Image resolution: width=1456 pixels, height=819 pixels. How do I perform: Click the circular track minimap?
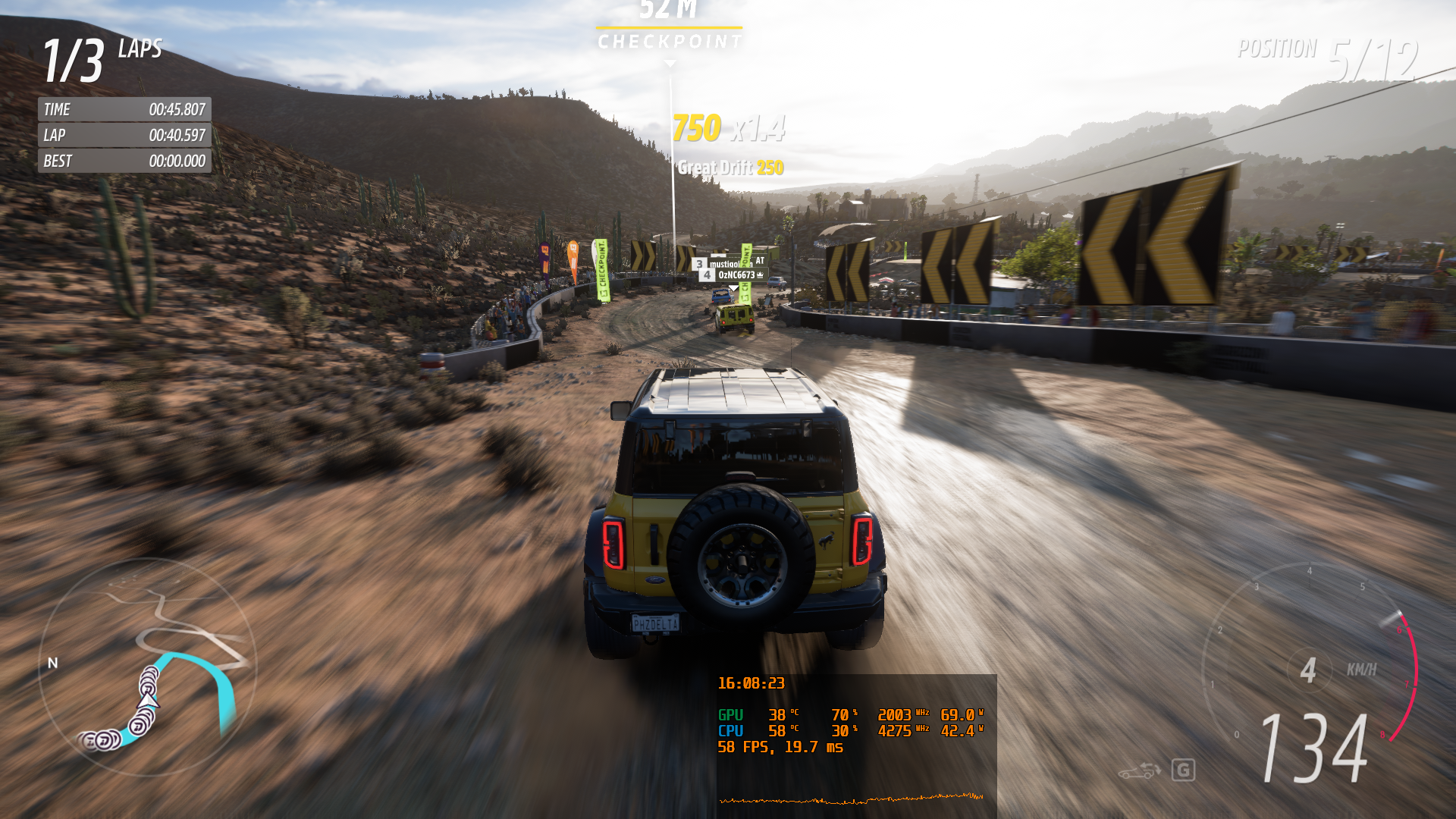[x=148, y=667]
